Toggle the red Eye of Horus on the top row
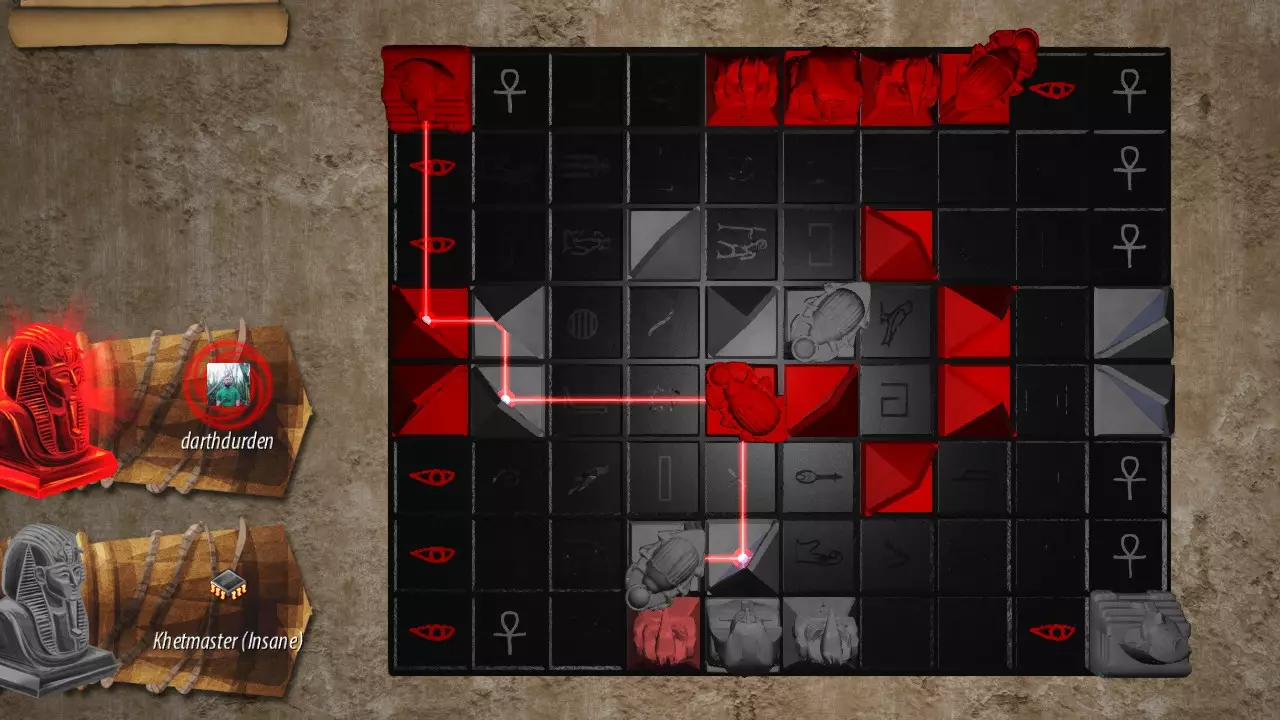 coord(1052,88)
